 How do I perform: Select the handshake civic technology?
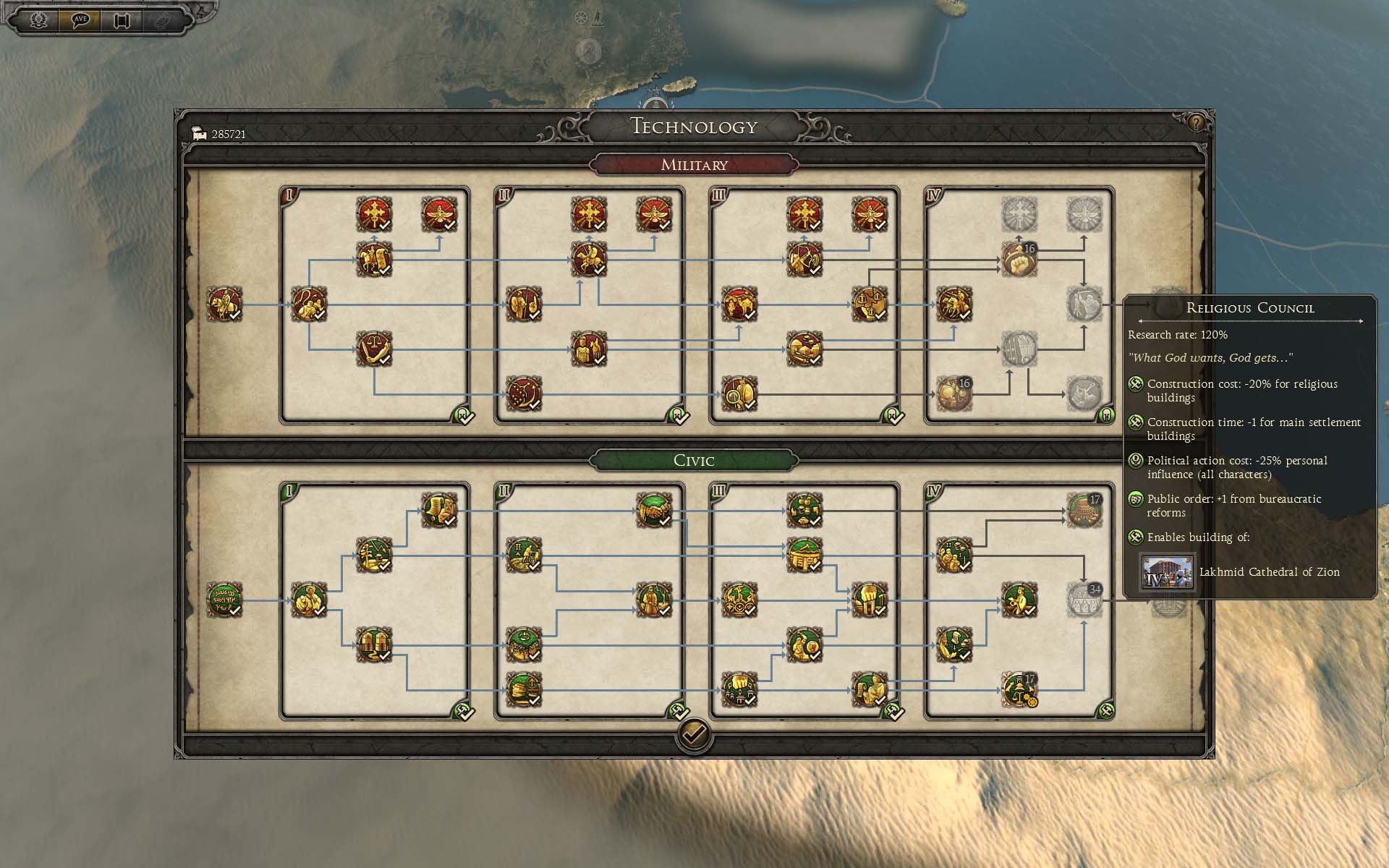[x=654, y=511]
